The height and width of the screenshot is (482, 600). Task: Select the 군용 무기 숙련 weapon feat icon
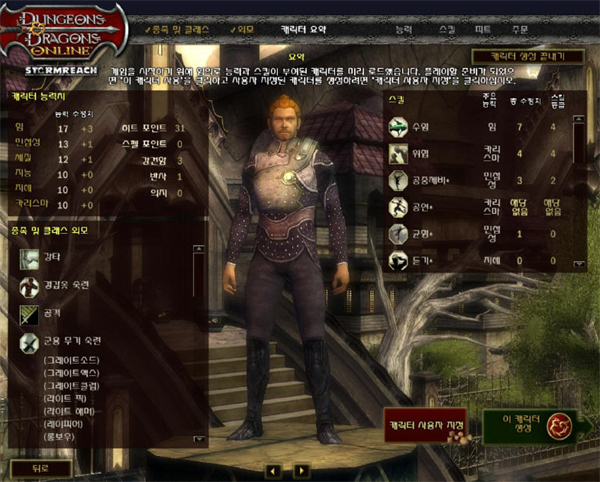(28, 342)
